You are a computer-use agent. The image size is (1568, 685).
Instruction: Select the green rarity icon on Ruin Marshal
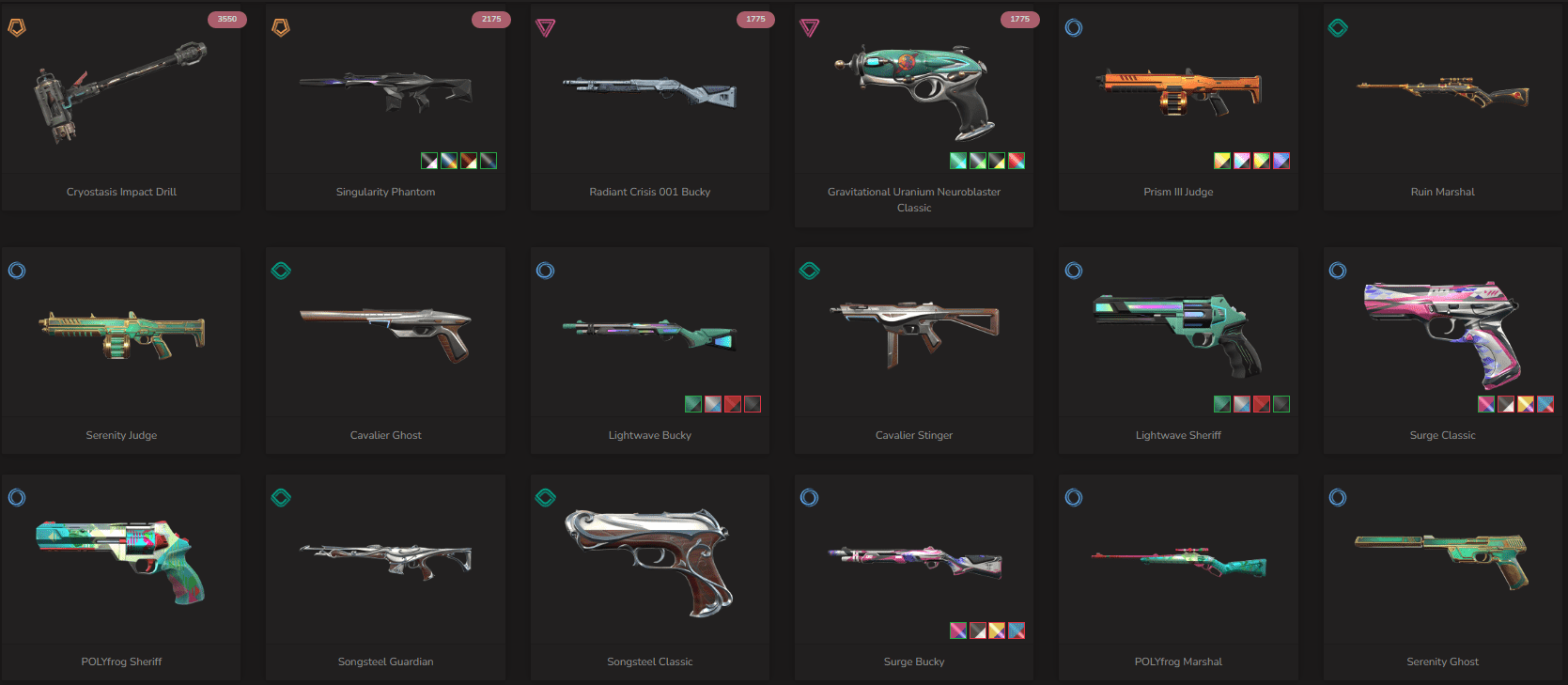[x=1337, y=27]
